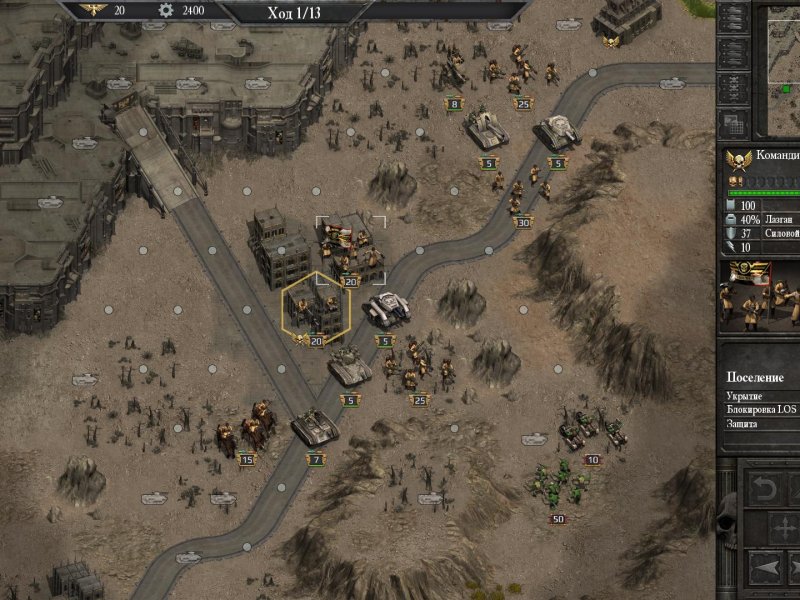Select the white tank beside the settlement

point(387,308)
